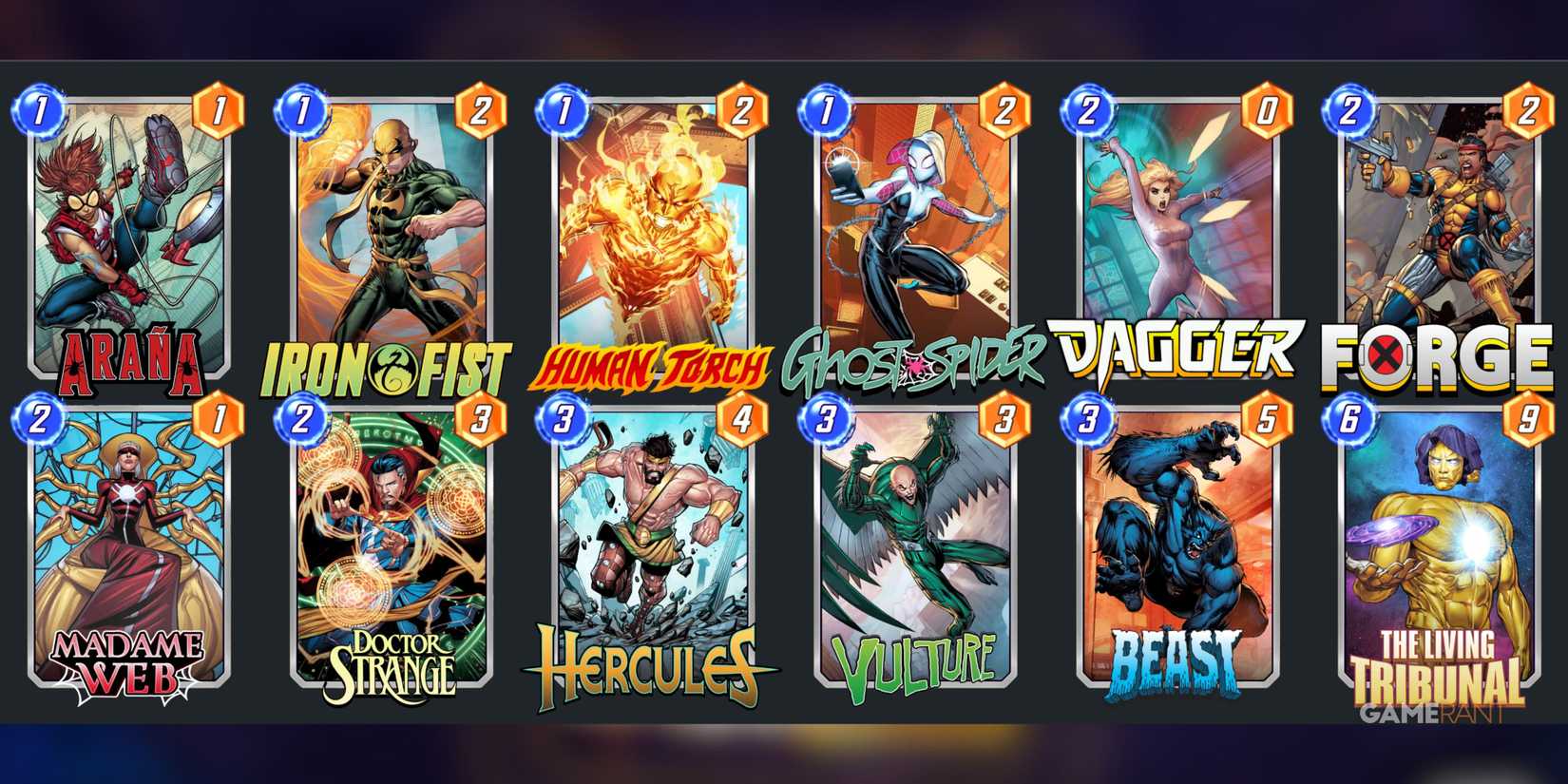Click the Hercules name banner
Screen dimensions: 1568x784
[x=641, y=665]
